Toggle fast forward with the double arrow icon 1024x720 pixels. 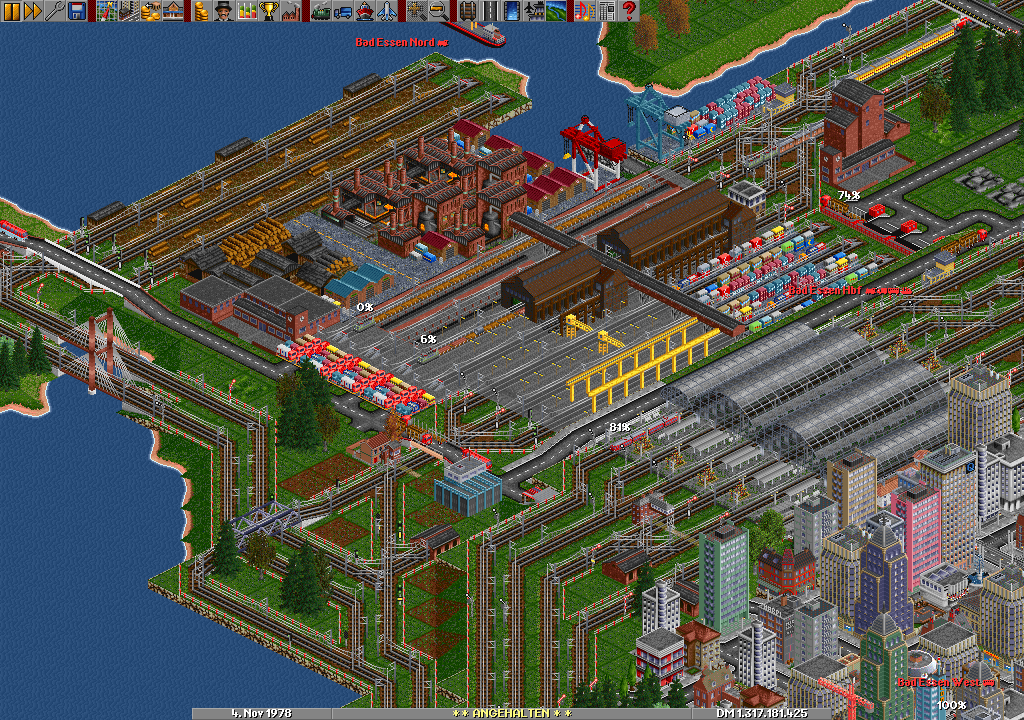pyautogui.click(x=33, y=11)
